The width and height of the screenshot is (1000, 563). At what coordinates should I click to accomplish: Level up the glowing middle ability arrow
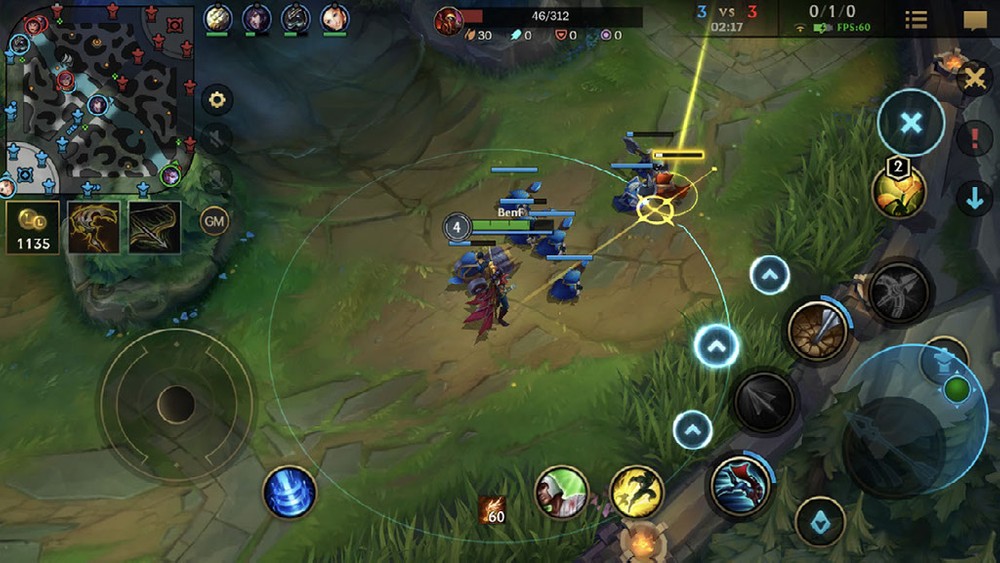tap(716, 347)
